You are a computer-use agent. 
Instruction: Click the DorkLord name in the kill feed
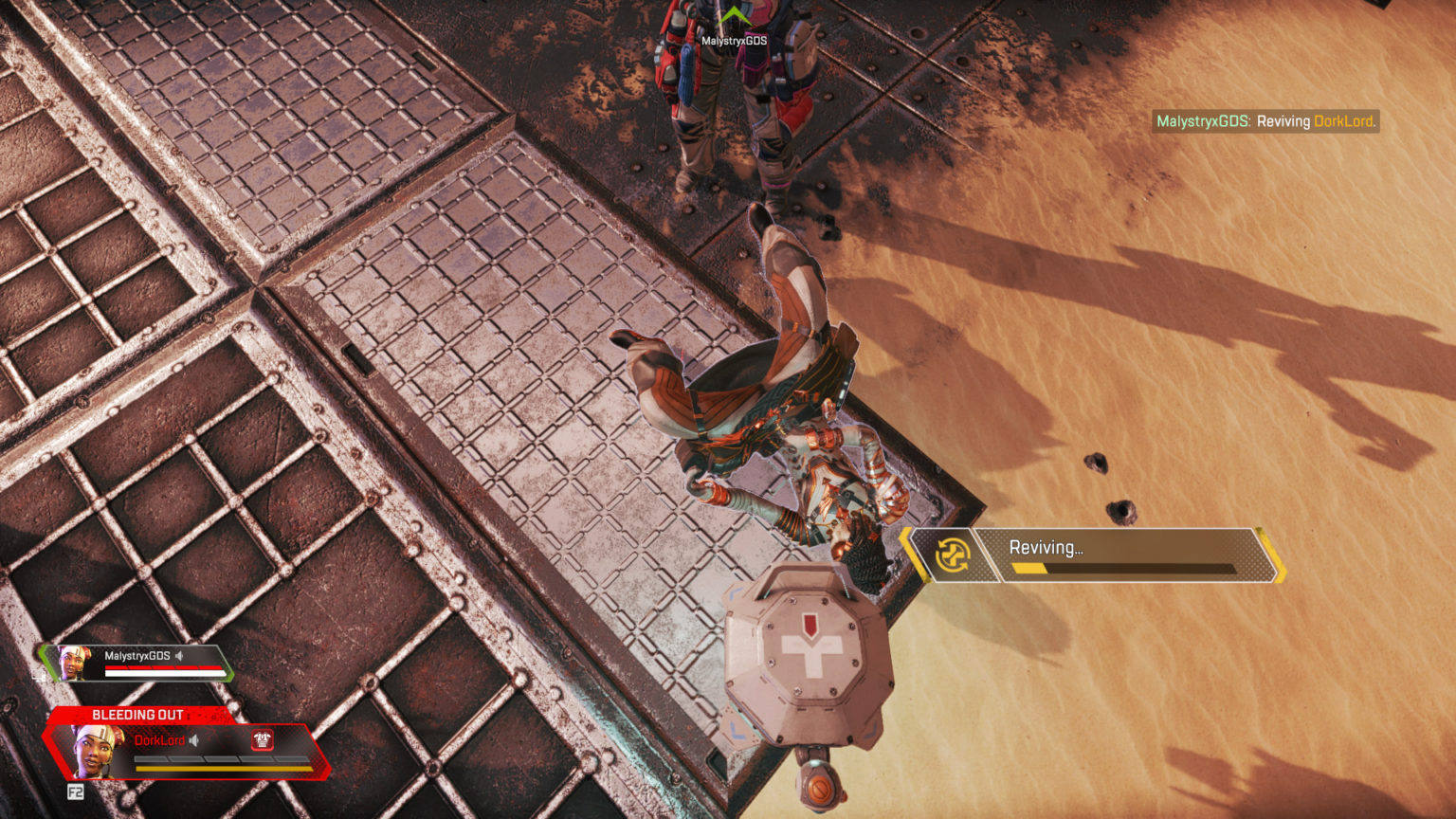click(x=1343, y=121)
